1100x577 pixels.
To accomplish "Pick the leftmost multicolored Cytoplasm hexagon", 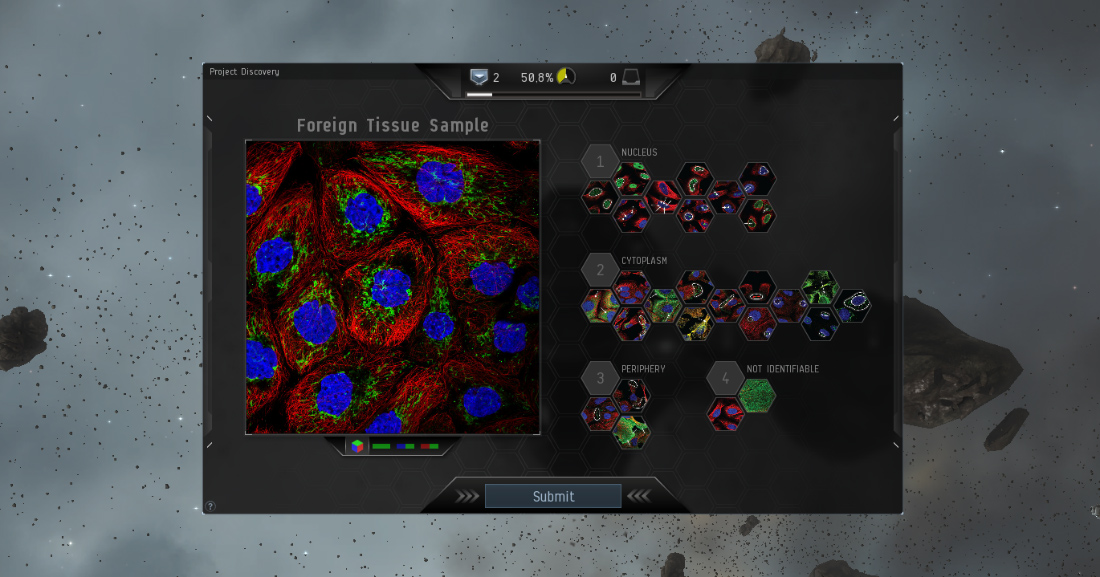I will click(599, 305).
